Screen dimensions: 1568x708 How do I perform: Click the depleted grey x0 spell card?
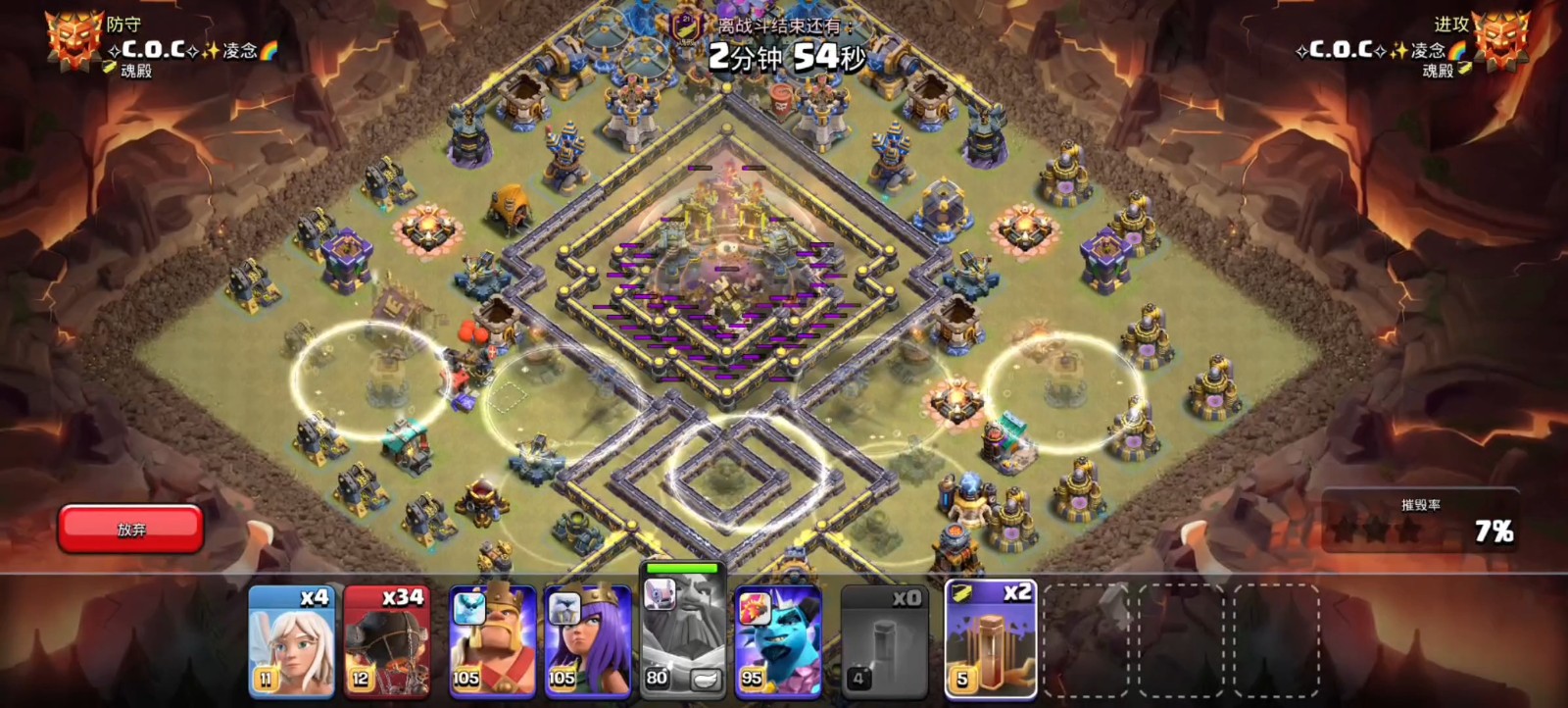tap(883, 641)
